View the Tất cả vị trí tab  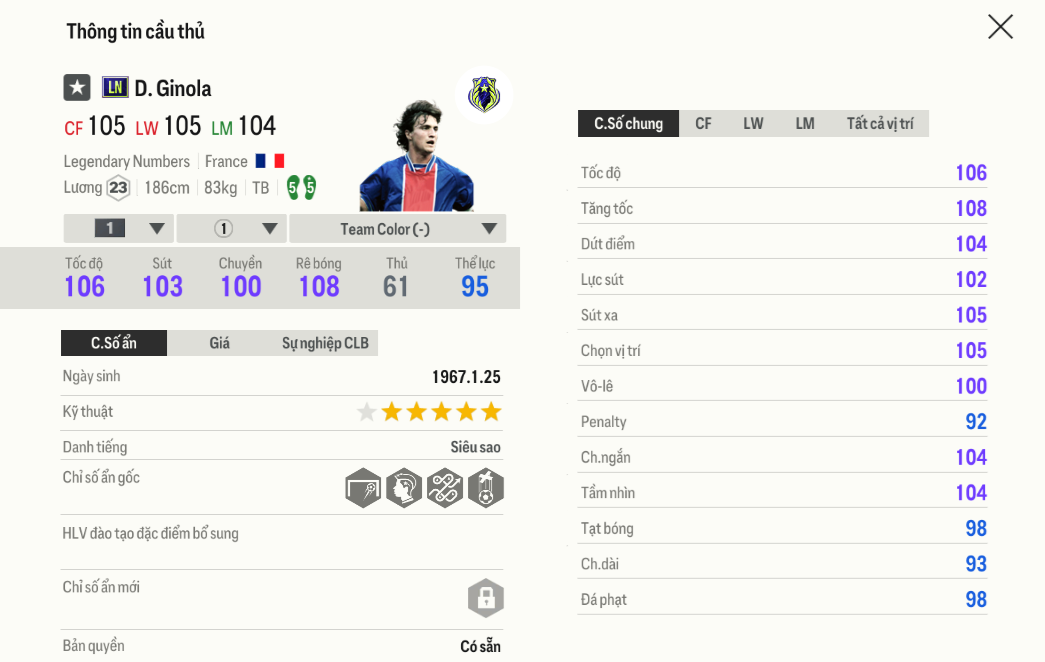tap(879, 124)
